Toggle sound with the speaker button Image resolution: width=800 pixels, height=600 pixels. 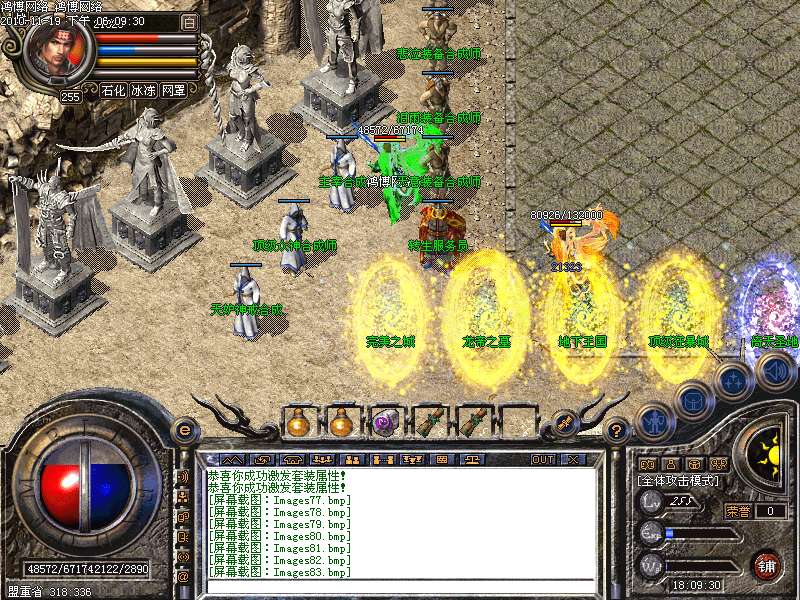click(x=774, y=371)
